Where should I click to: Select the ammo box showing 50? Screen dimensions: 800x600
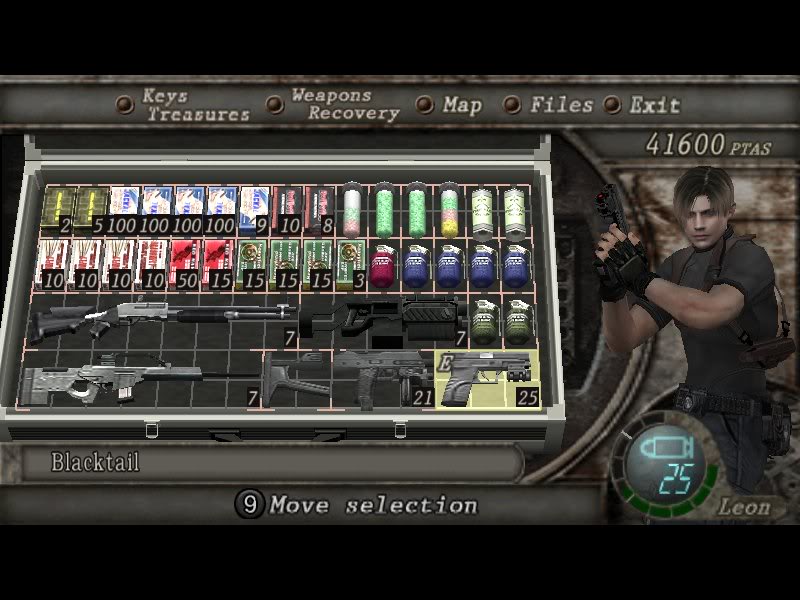(187, 263)
